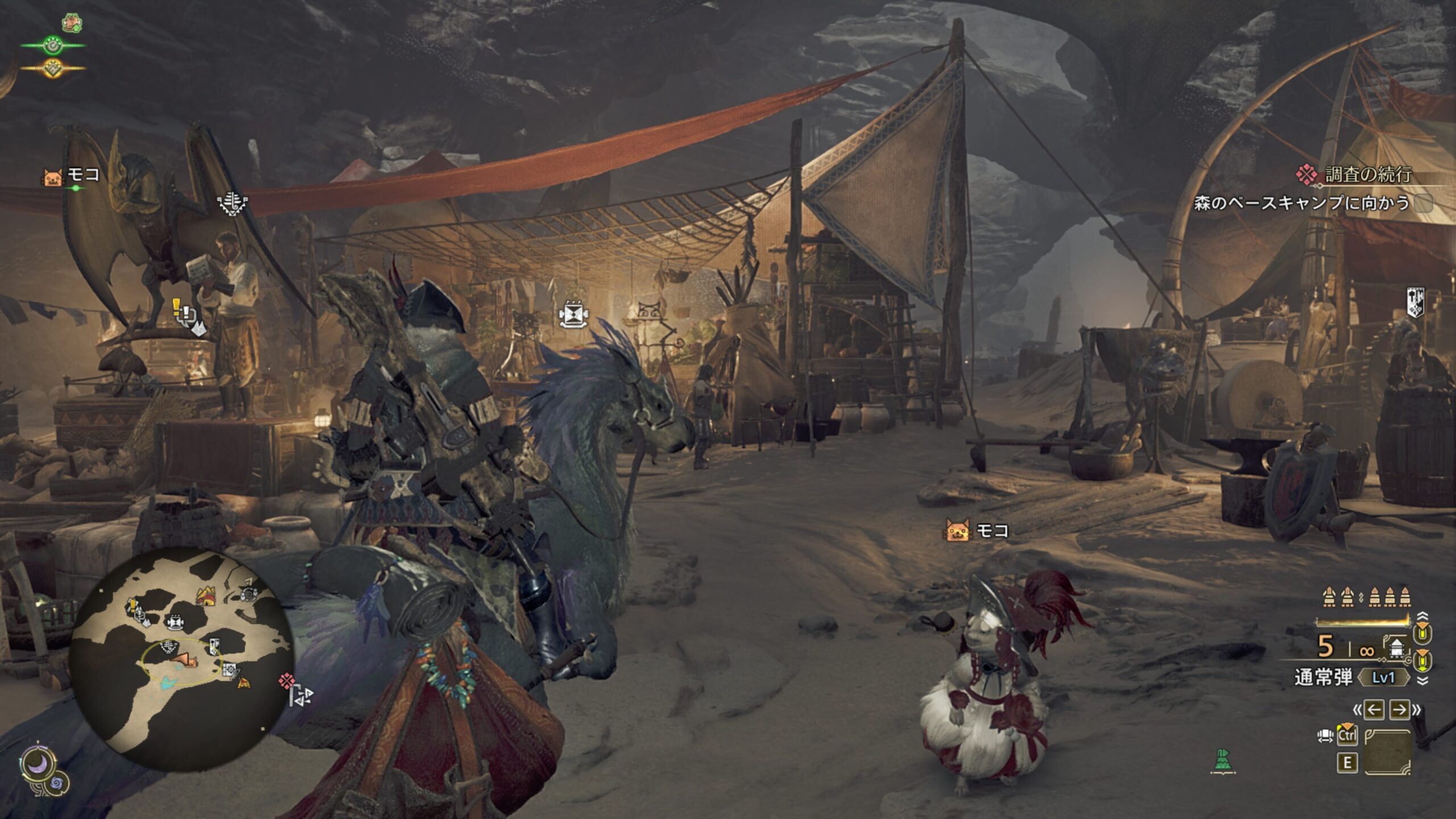Screen dimensions: 1456x819
Task: Click the white ammo shell icon
Action: pyautogui.click(x=1397, y=648)
